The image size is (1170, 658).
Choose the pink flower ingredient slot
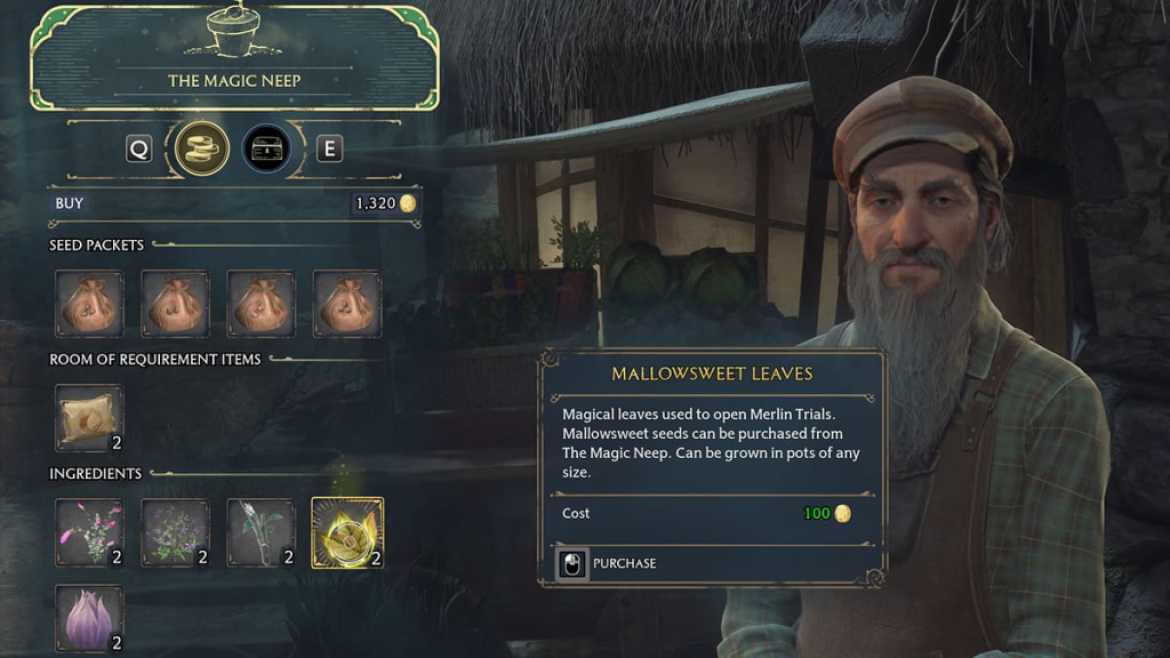(89, 532)
